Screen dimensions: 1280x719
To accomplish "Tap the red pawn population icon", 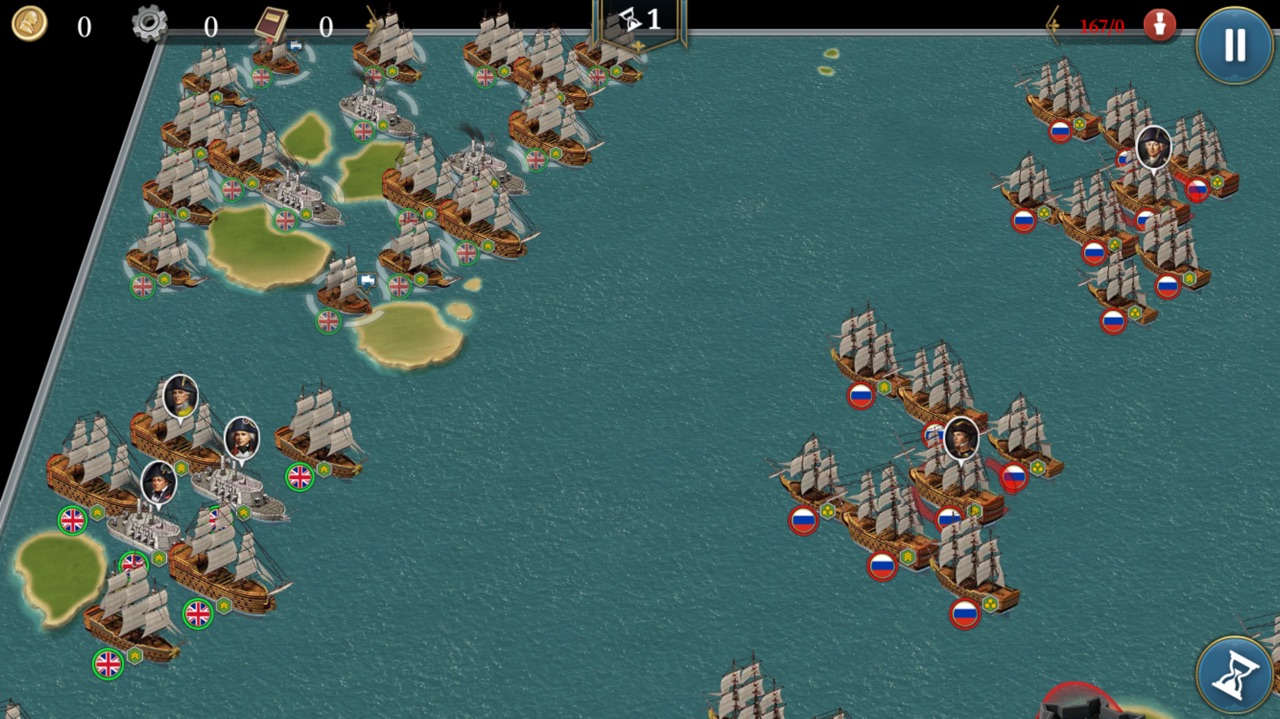I will (x=1160, y=25).
